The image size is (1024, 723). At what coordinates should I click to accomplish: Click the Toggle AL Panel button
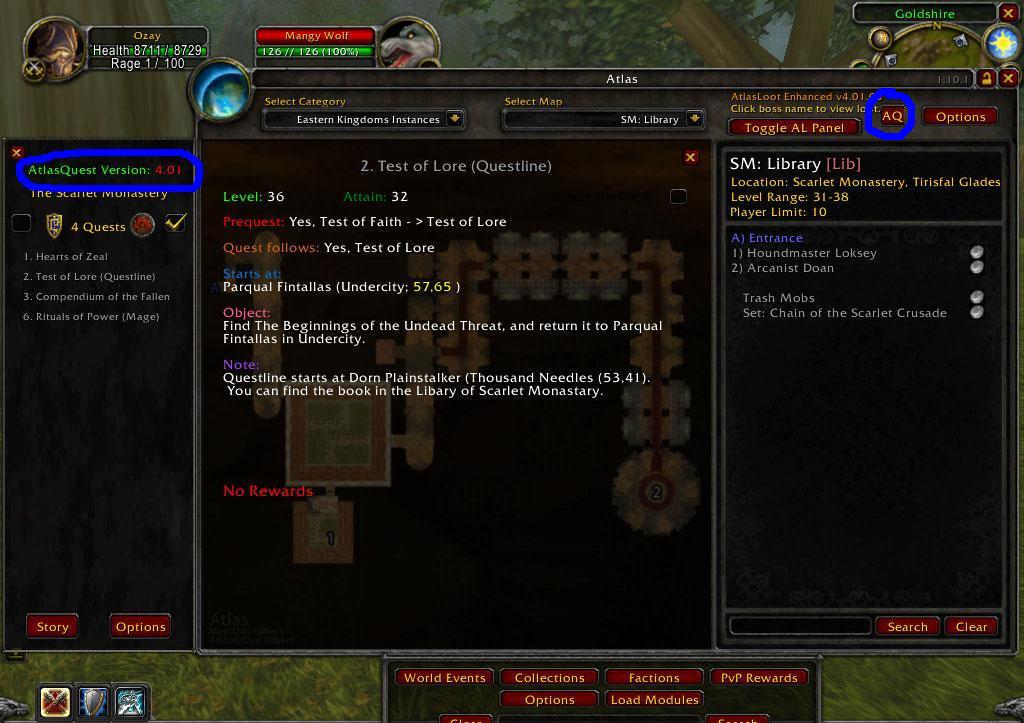click(794, 127)
